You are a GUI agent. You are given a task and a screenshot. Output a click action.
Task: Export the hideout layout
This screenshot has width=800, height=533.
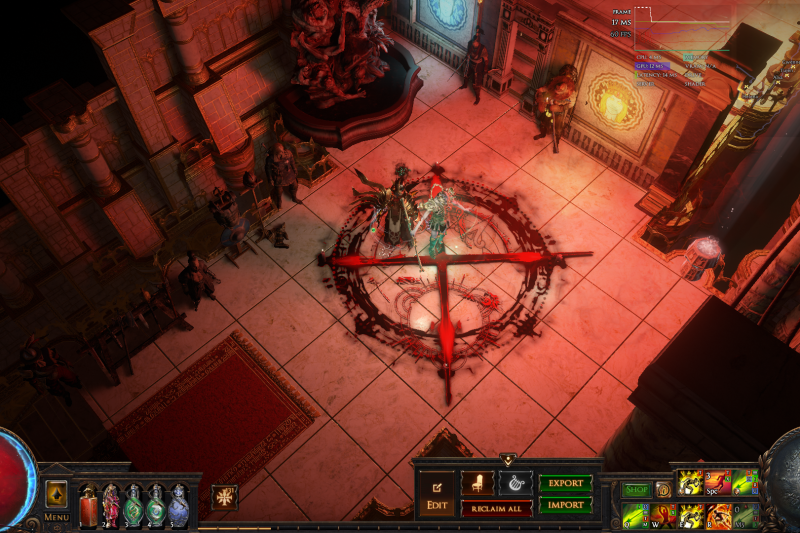[565, 484]
